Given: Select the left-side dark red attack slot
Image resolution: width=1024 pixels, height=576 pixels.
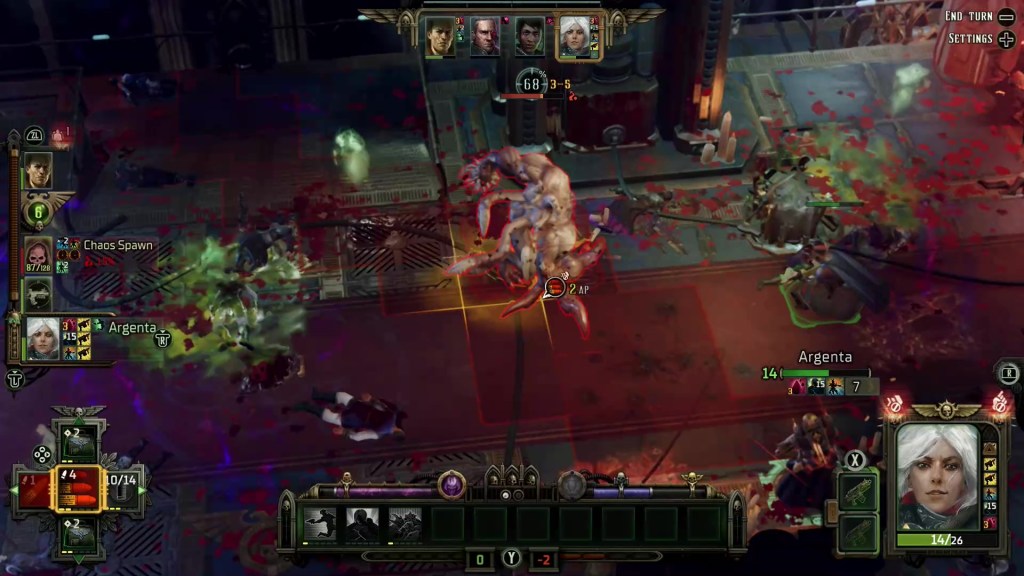Looking at the screenshot, I should point(33,489).
